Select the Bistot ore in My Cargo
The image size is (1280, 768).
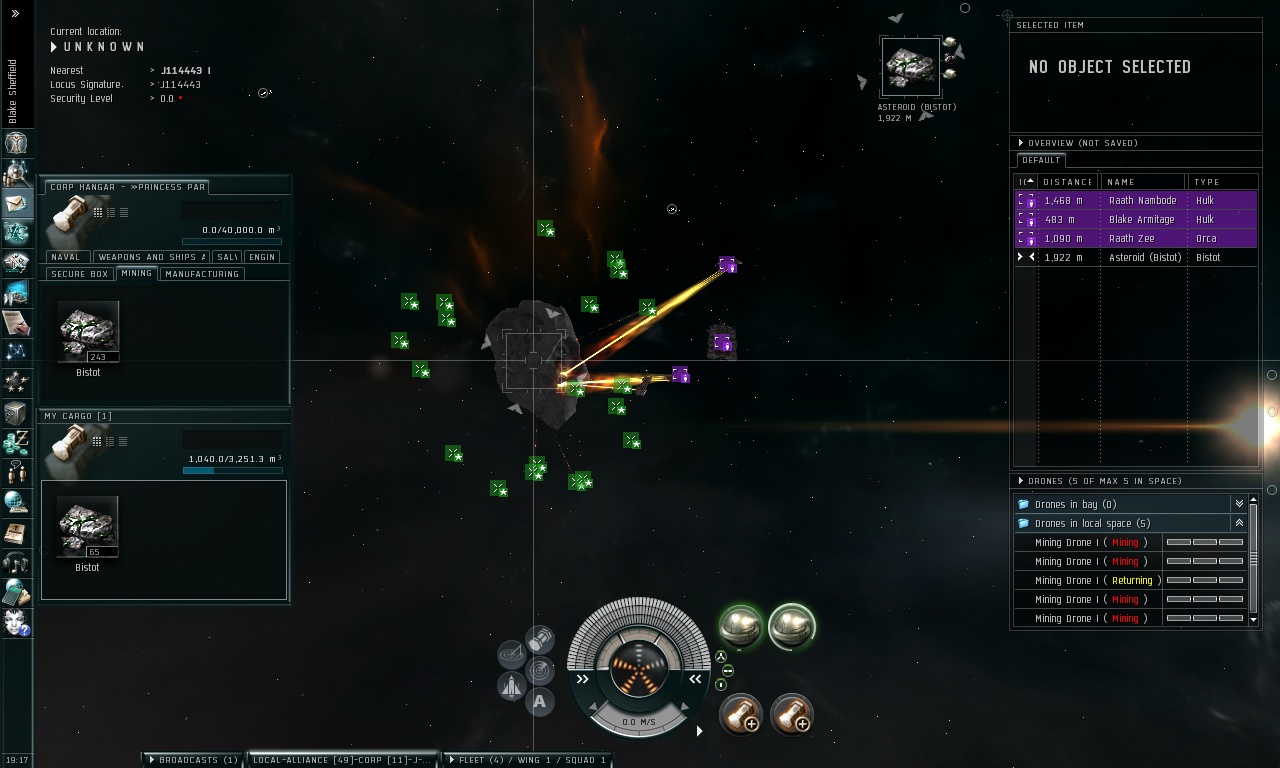88,526
